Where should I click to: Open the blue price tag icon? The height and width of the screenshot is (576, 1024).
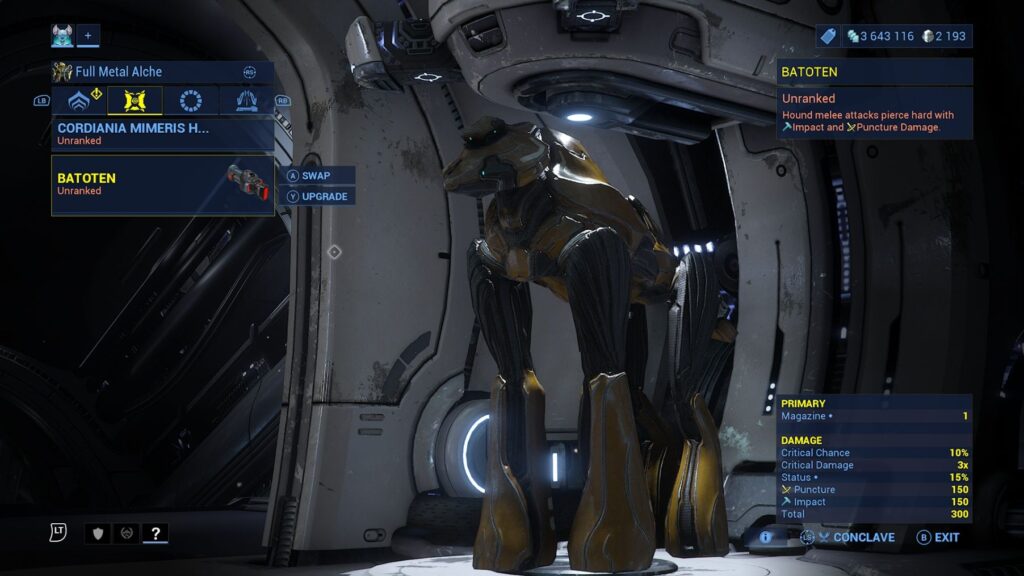tap(827, 36)
